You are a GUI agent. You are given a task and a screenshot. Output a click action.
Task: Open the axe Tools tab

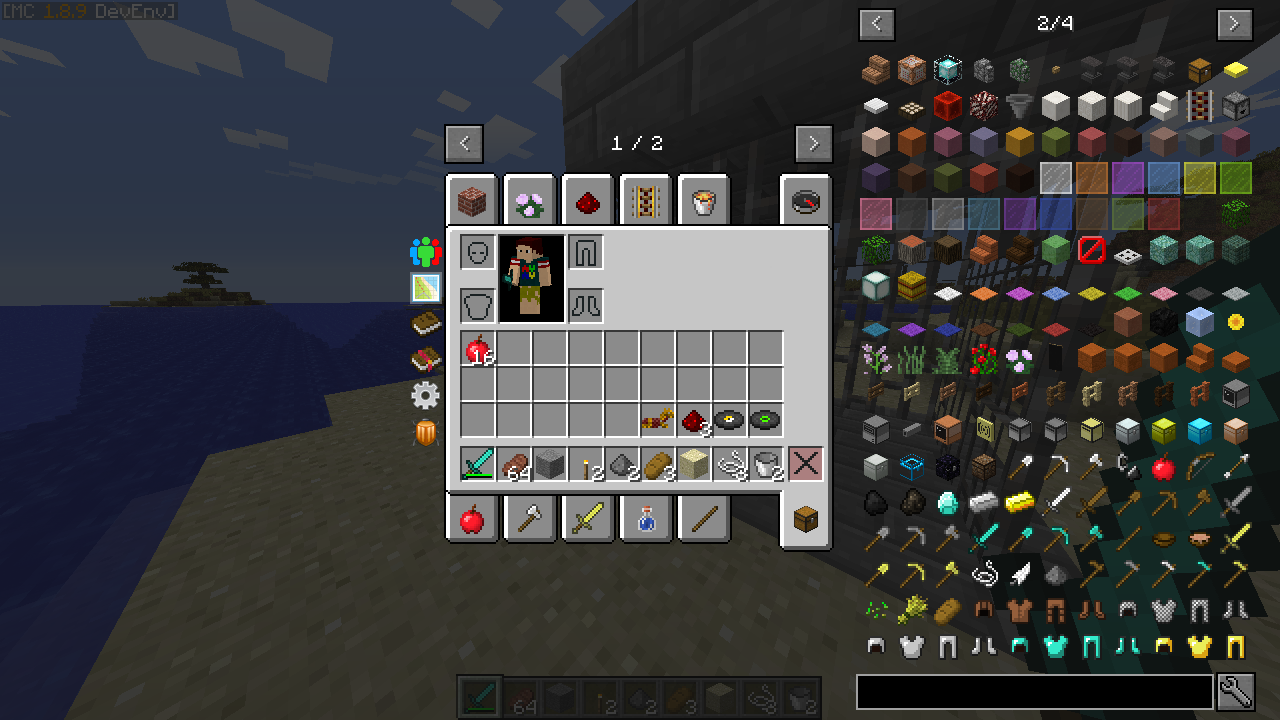click(530, 519)
